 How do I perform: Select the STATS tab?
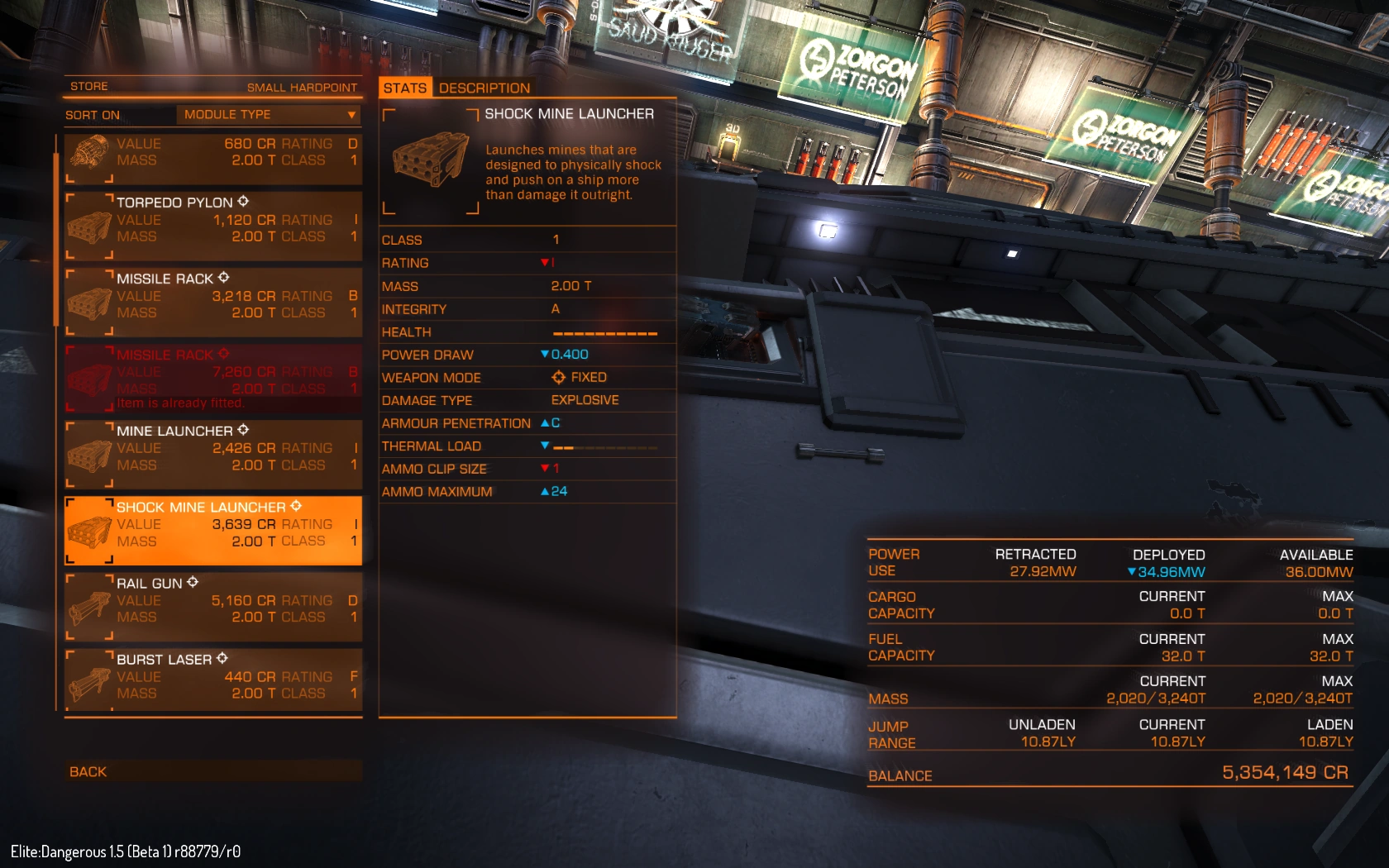(x=404, y=88)
